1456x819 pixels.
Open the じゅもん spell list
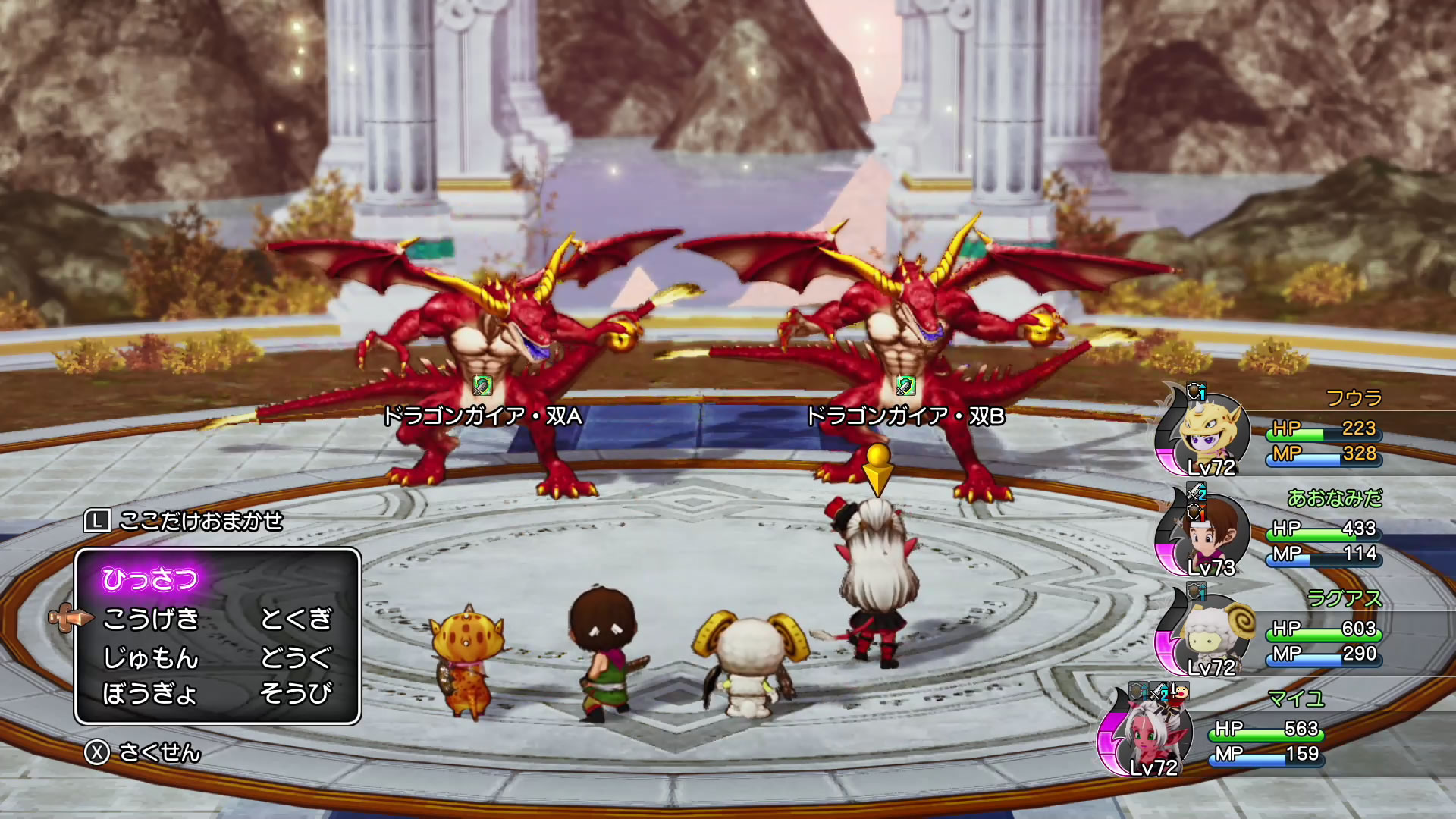(151, 657)
